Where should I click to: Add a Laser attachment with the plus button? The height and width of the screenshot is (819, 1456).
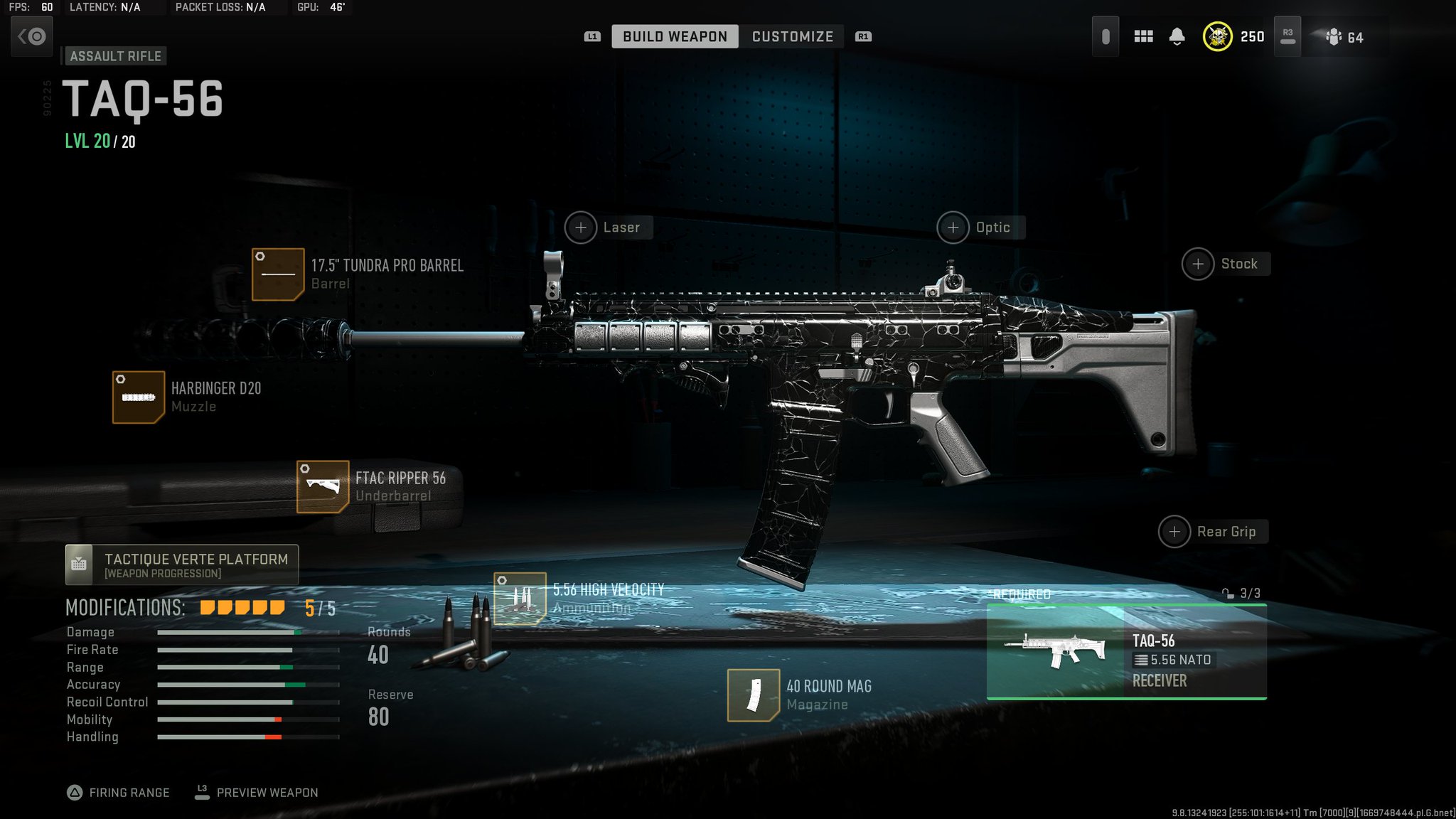click(x=582, y=227)
